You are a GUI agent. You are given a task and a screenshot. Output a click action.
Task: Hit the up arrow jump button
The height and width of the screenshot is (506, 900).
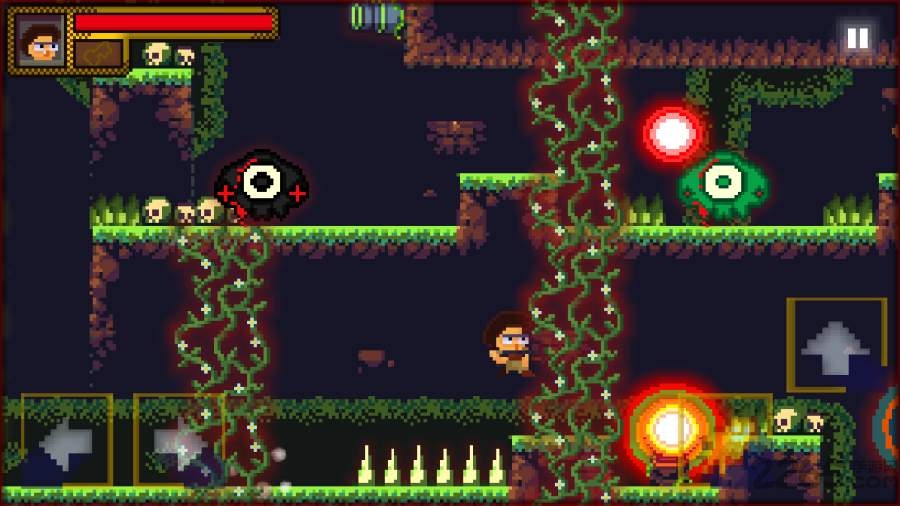pos(836,344)
